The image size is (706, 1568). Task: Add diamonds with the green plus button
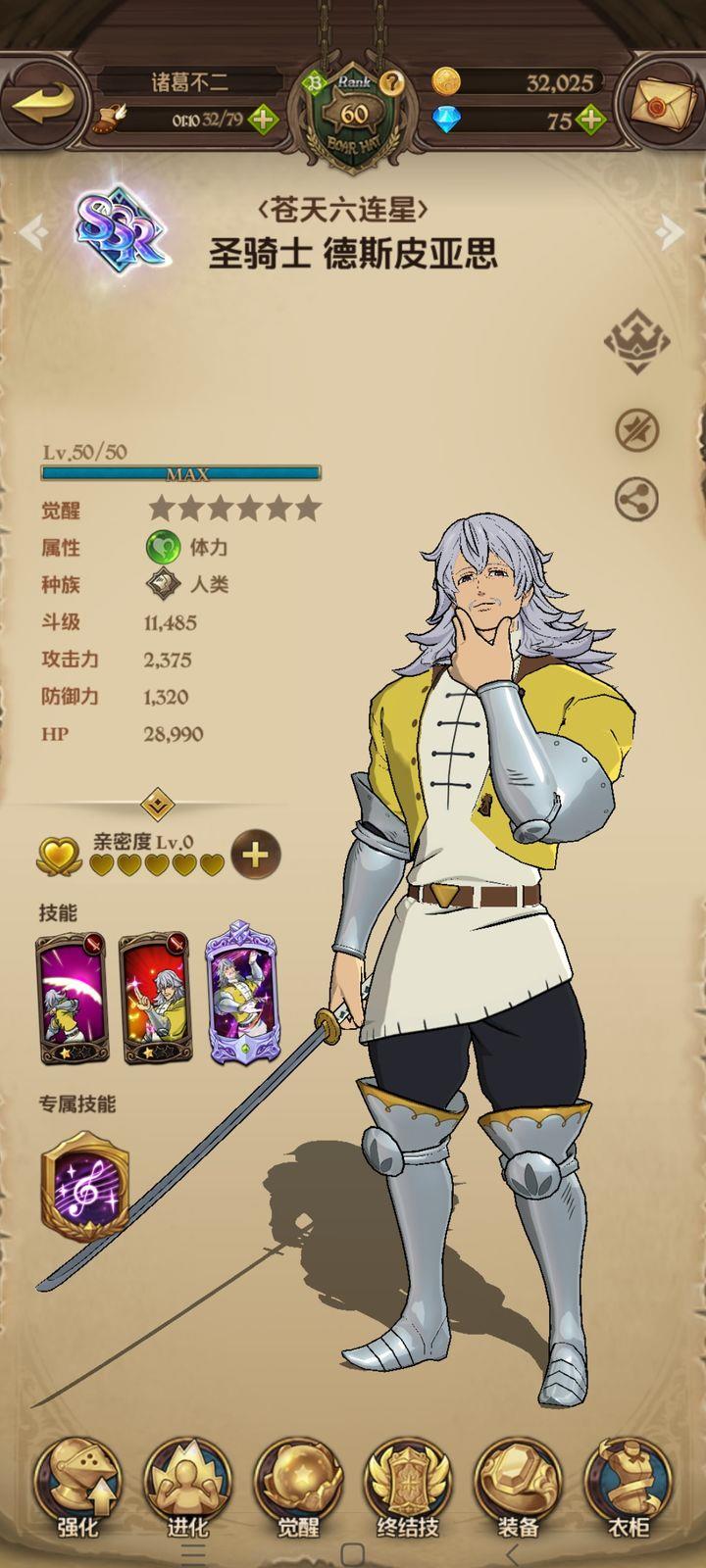coord(589,121)
